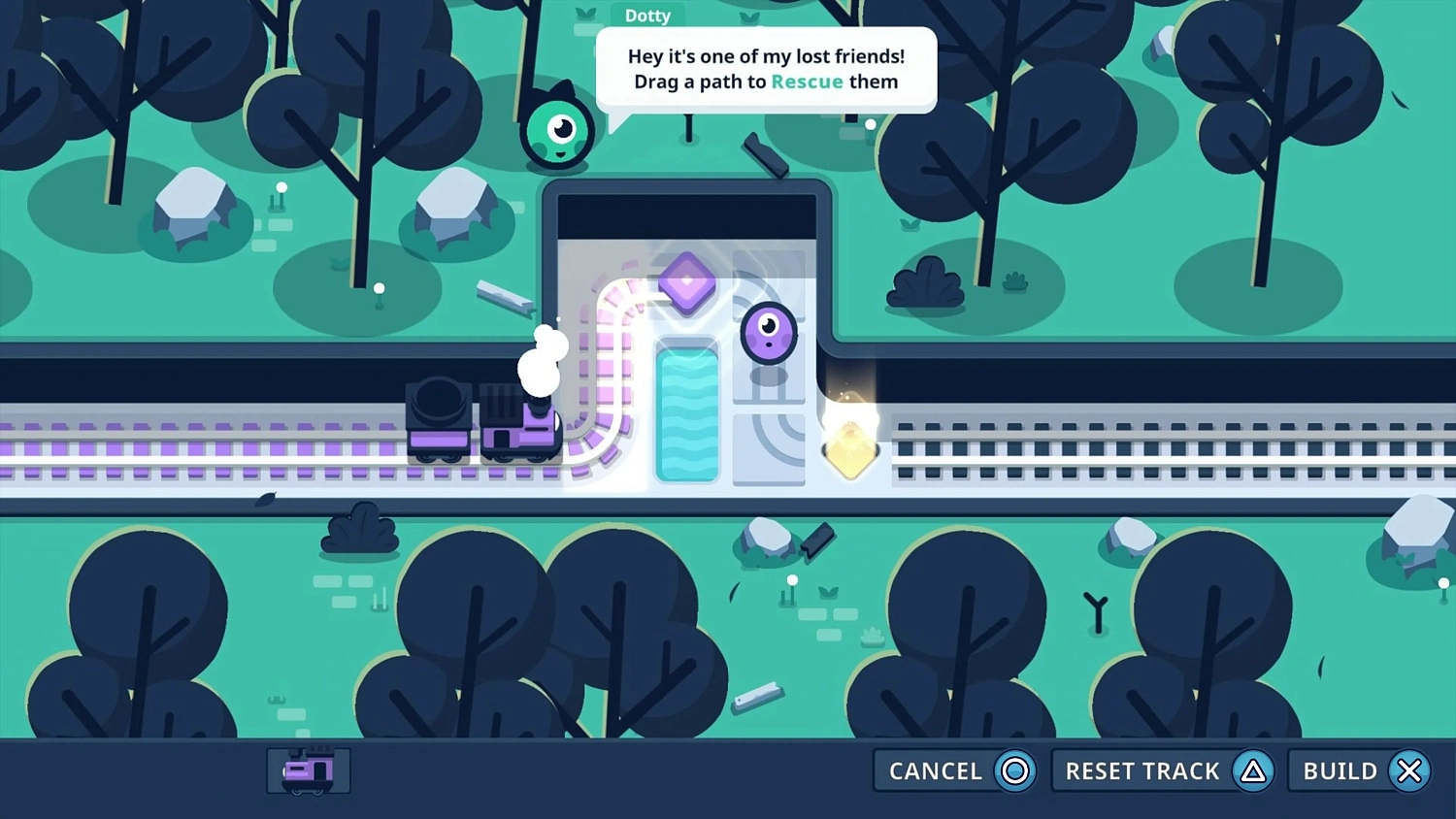Click the Triangle button icon next to RESET TRACK

pos(1253,770)
